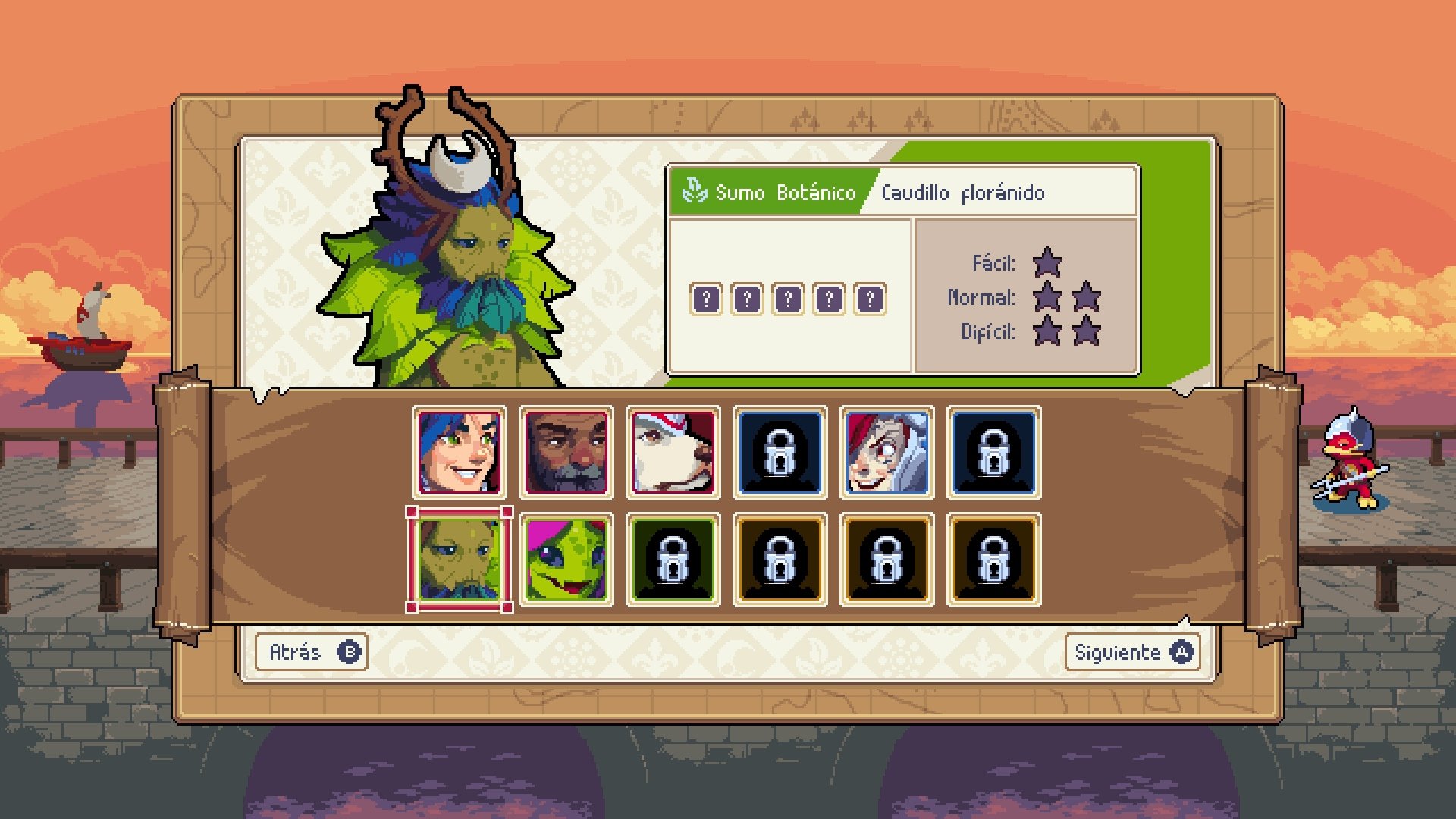Click the last locked slot in the top row
1456x819 pixels.
992,453
